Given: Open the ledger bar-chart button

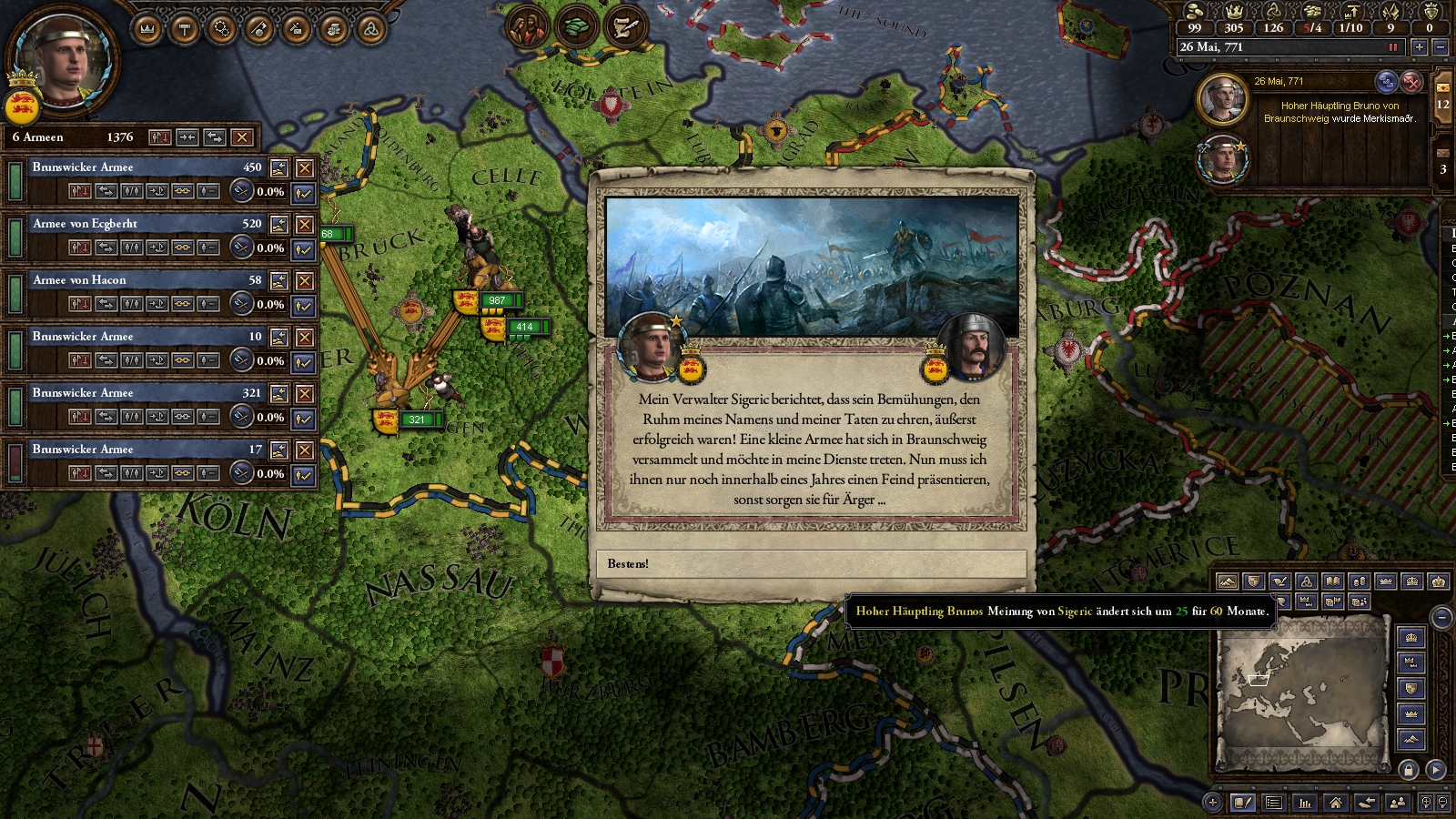Looking at the screenshot, I should coord(1305,803).
